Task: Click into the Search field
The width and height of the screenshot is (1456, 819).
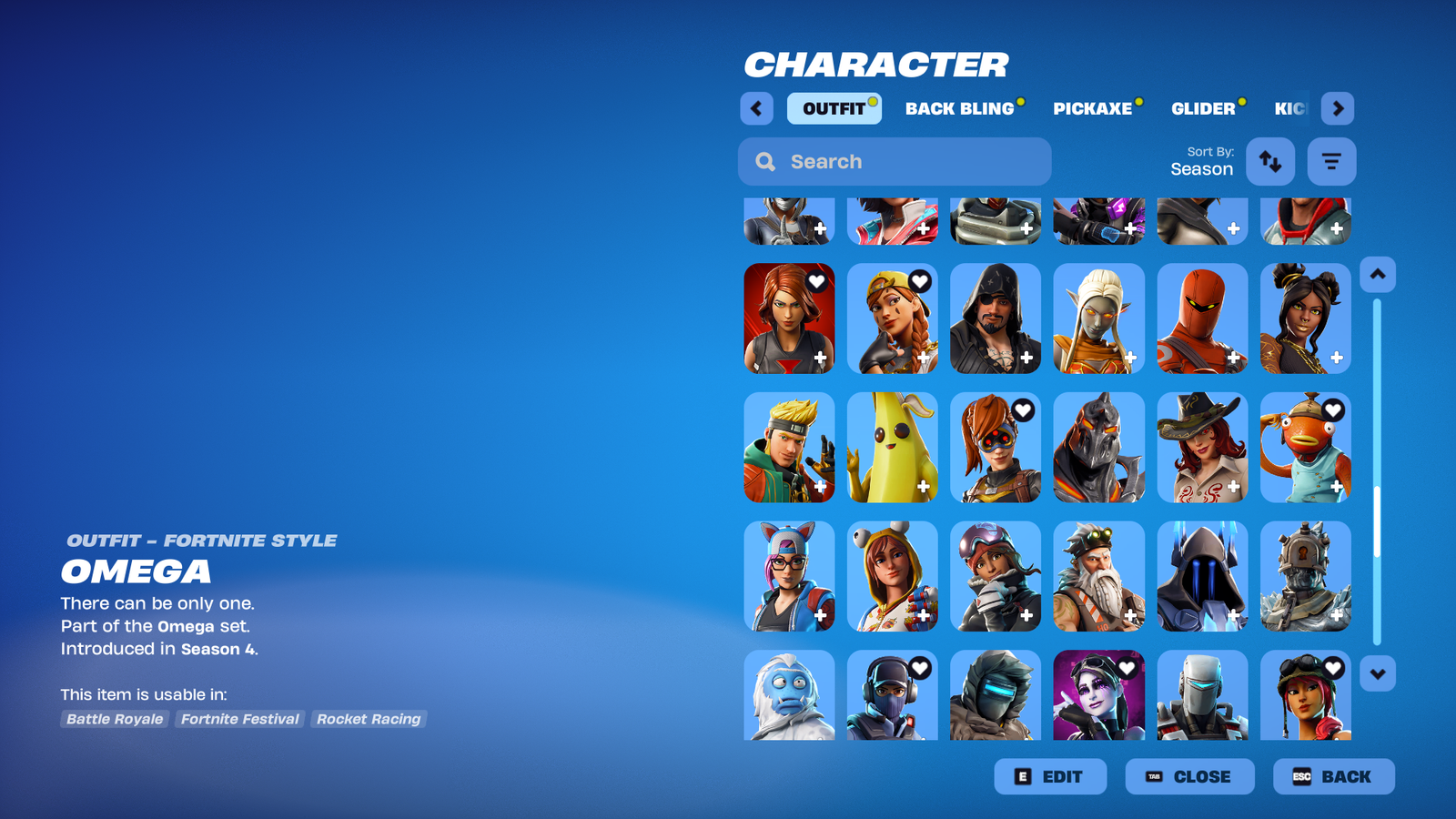Action: point(895,161)
